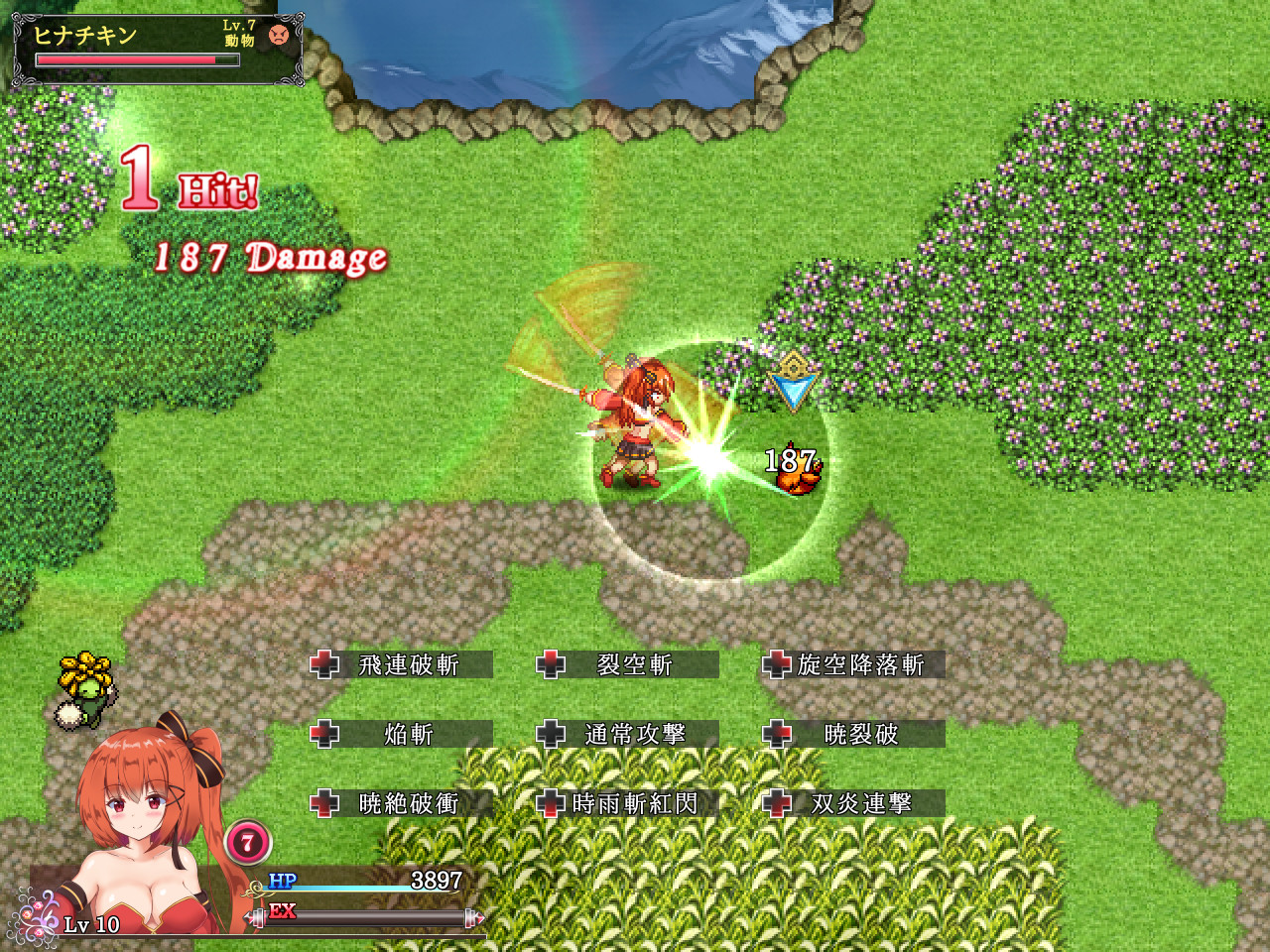Click the character portrait
This screenshot has height=952, width=1270.
click(139, 823)
